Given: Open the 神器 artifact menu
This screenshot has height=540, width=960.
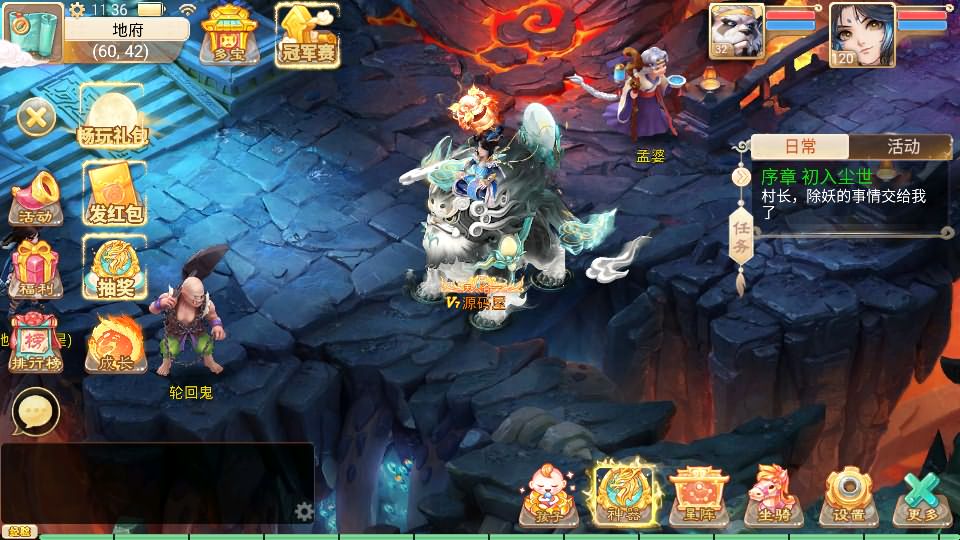Looking at the screenshot, I should [623, 494].
